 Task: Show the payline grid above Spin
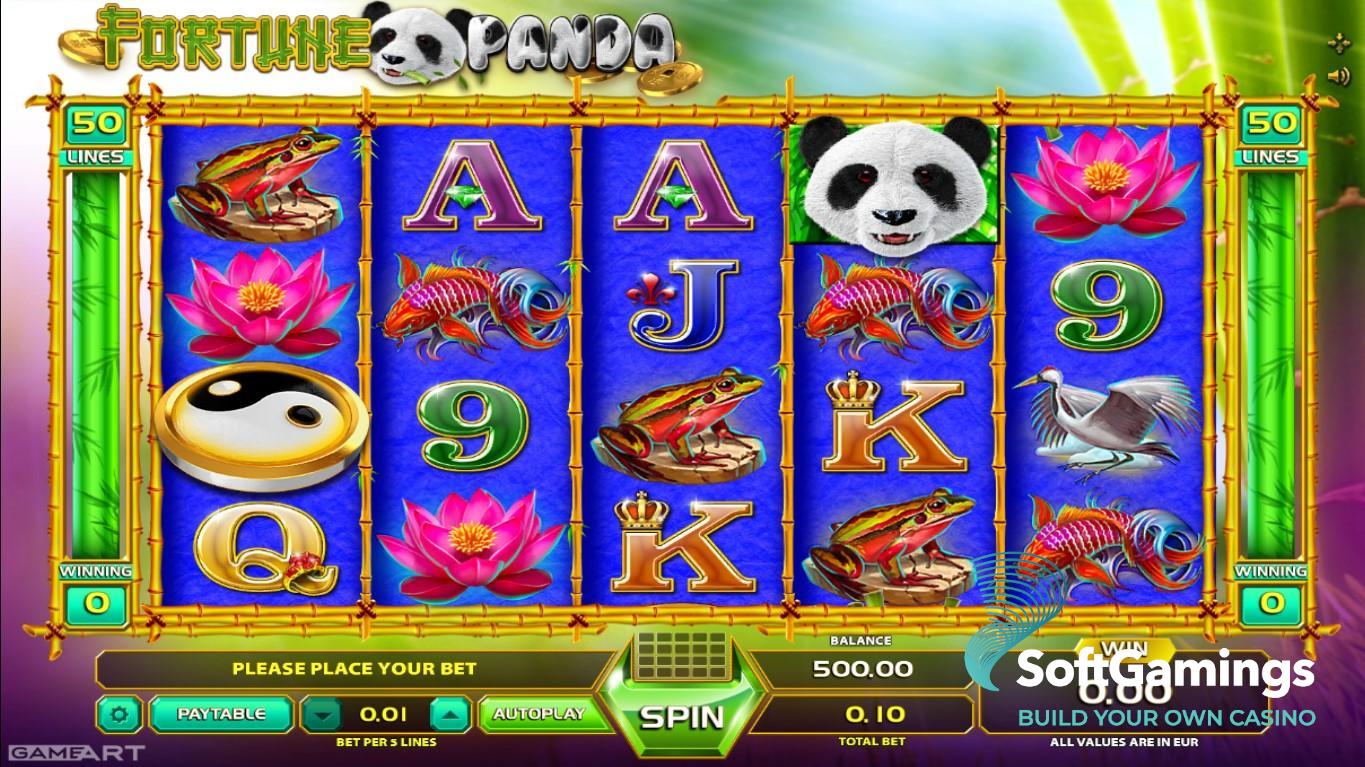click(680, 655)
